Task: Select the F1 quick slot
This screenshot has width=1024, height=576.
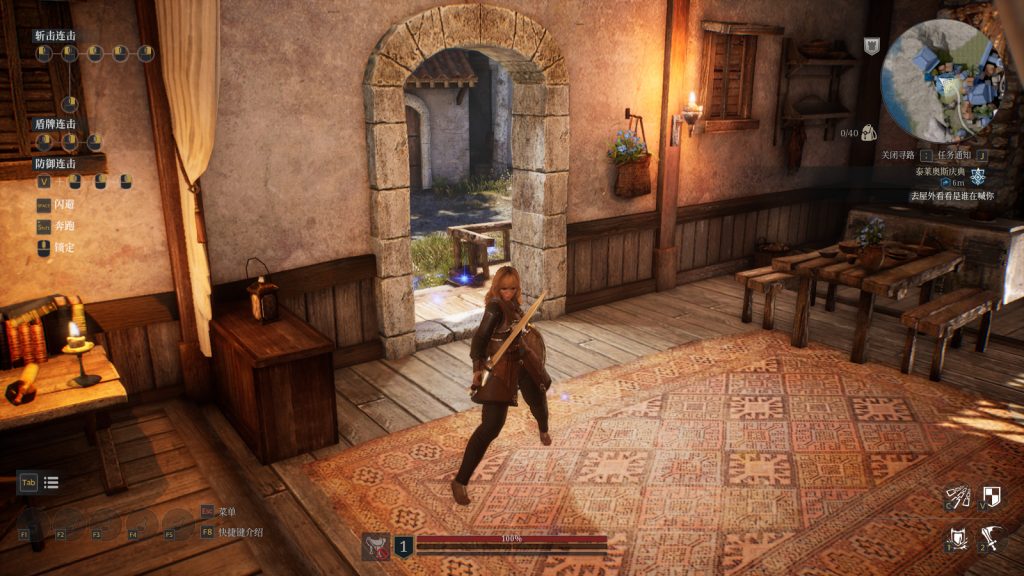Action: tap(34, 522)
